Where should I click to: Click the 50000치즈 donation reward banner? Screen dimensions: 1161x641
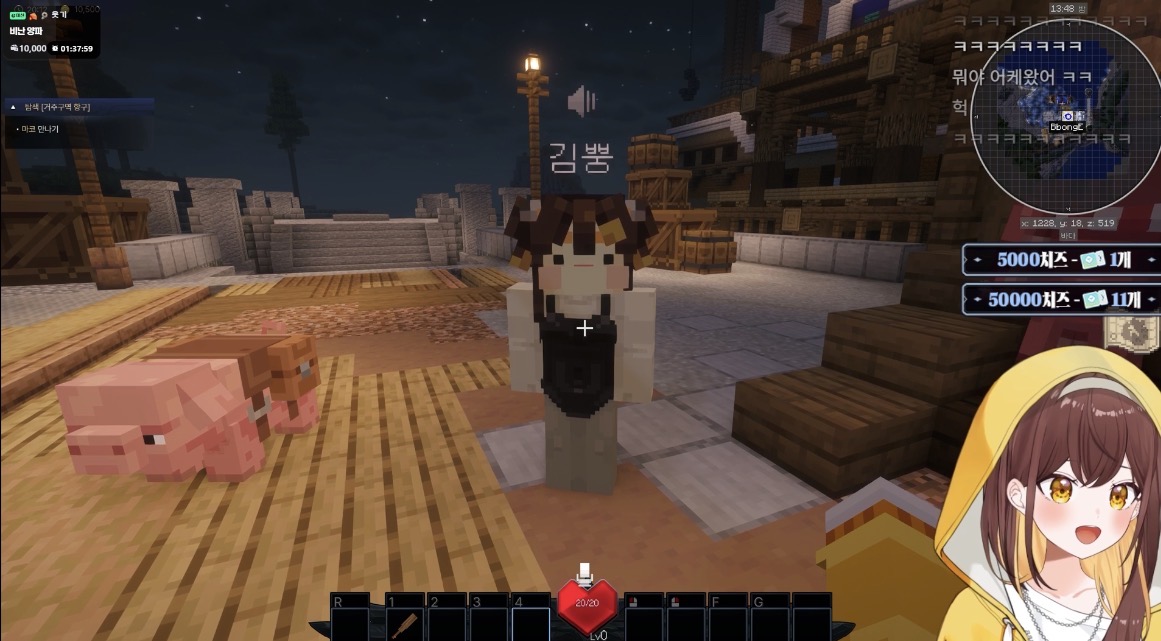1061,299
